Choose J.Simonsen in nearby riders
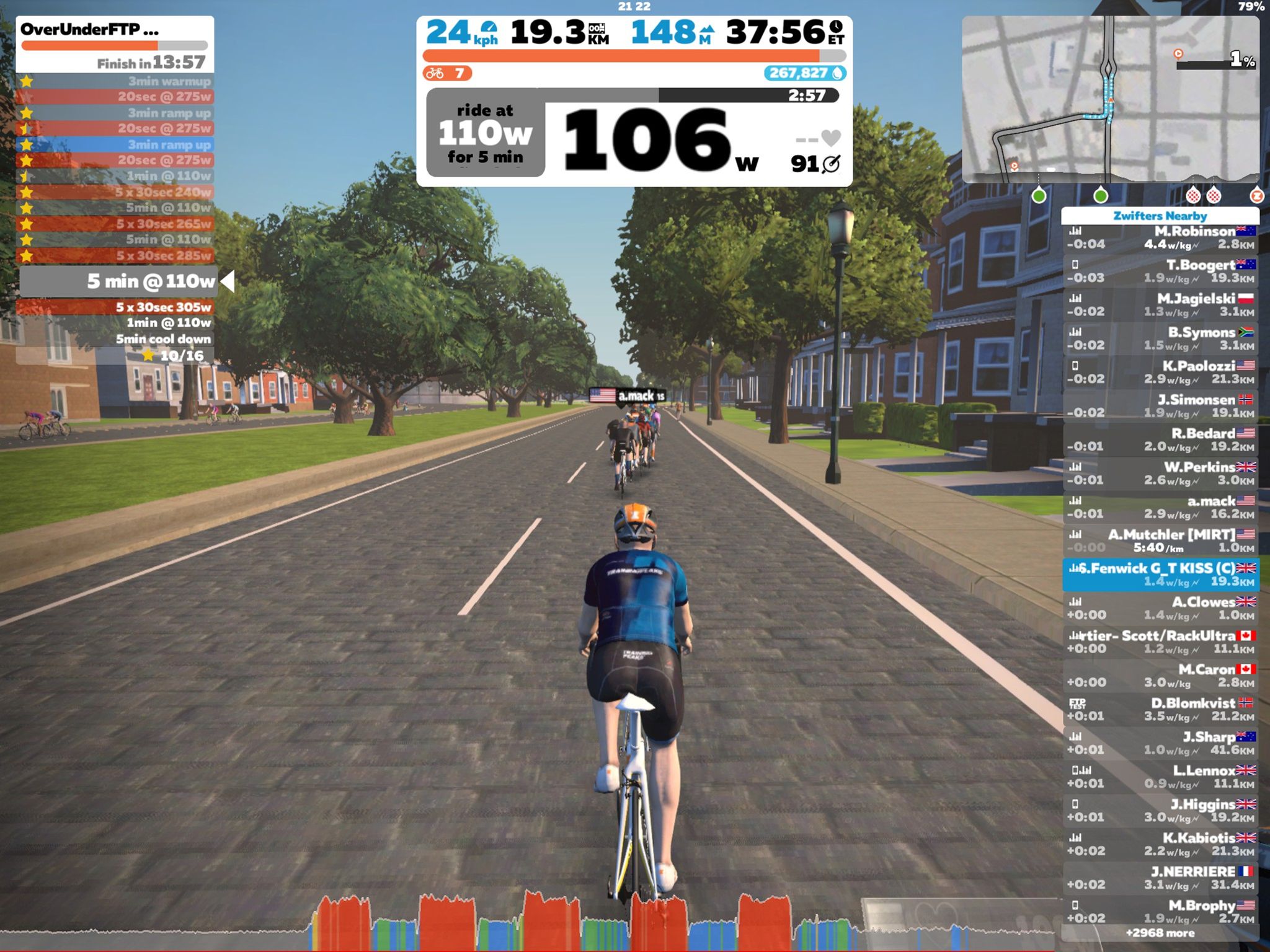The image size is (1270, 952). 1160,406
